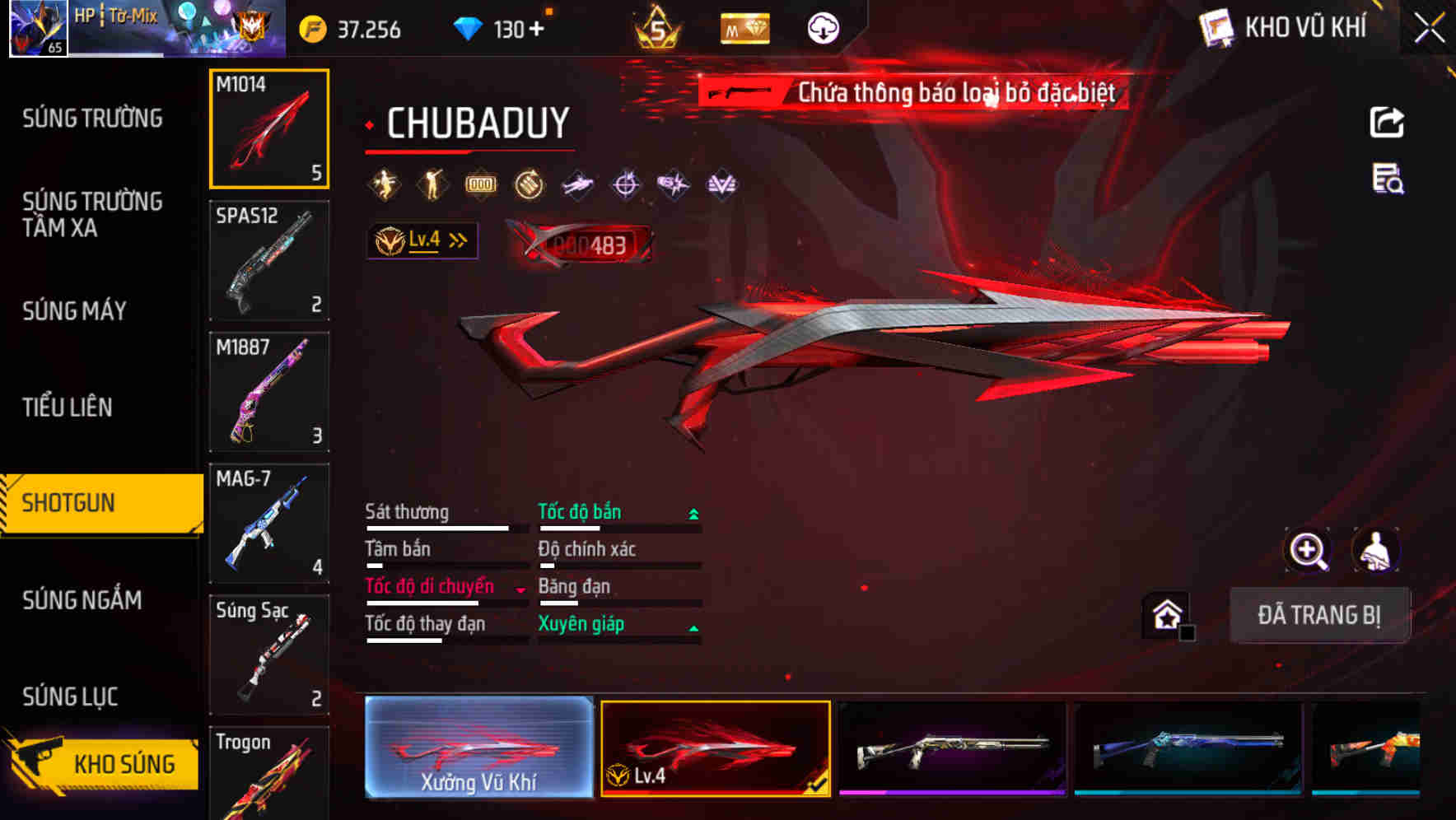Expand Lv.4 progress with the double chevrons
This screenshot has height=820, width=1456.
pyautogui.click(x=455, y=240)
